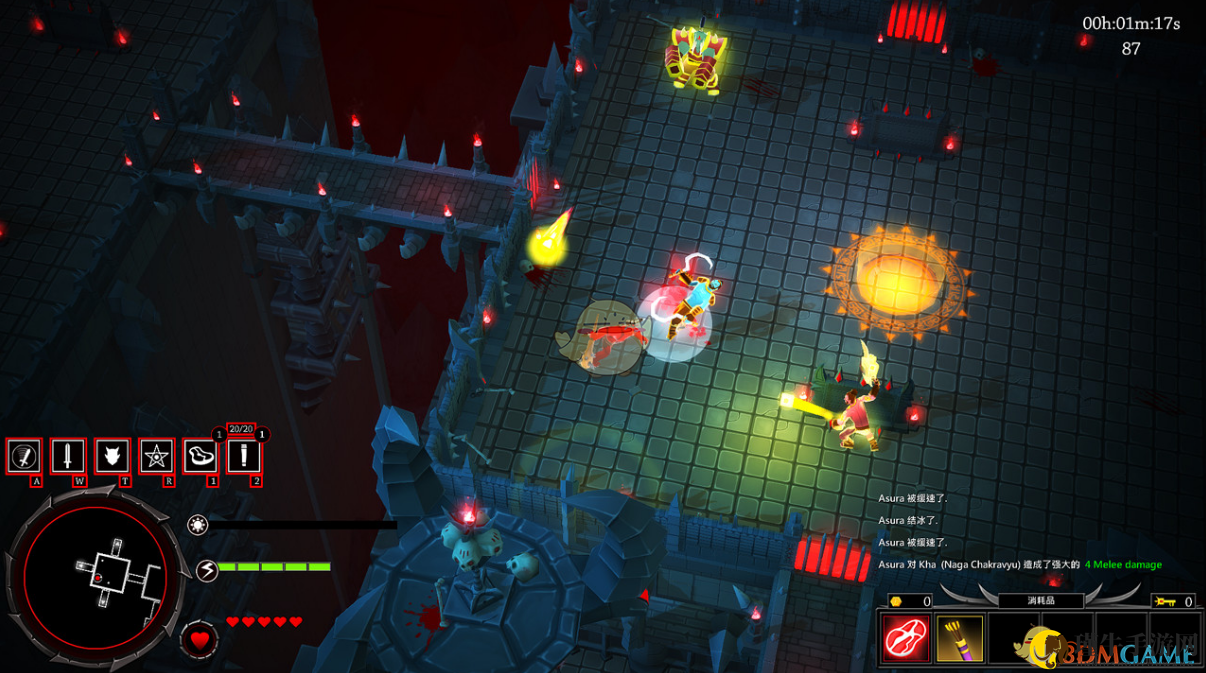Click the sun burst gauge icon
Screen dimensions: 1206x673
pos(198,524)
